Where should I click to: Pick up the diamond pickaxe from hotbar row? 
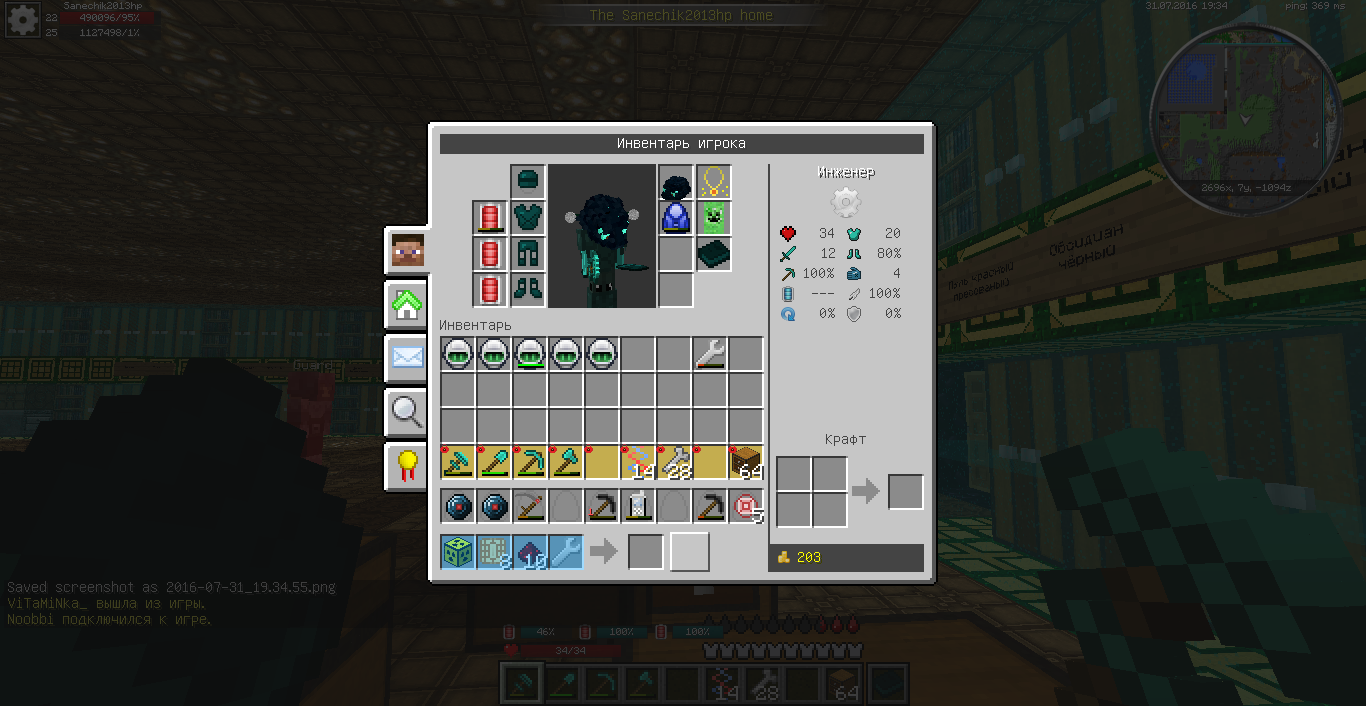(529, 462)
